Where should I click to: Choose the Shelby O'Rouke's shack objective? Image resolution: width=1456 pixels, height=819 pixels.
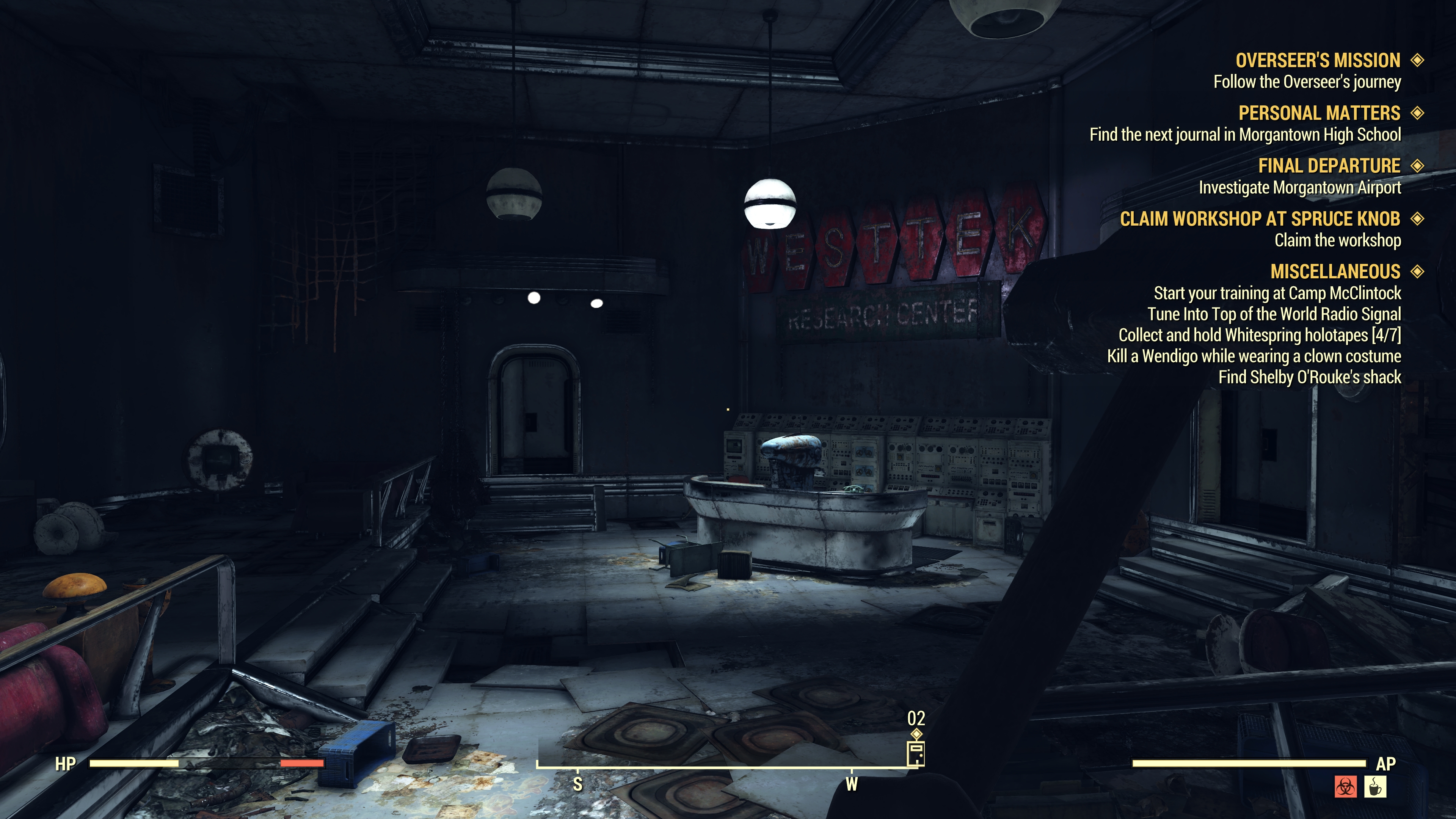(x=1309, y=377)
